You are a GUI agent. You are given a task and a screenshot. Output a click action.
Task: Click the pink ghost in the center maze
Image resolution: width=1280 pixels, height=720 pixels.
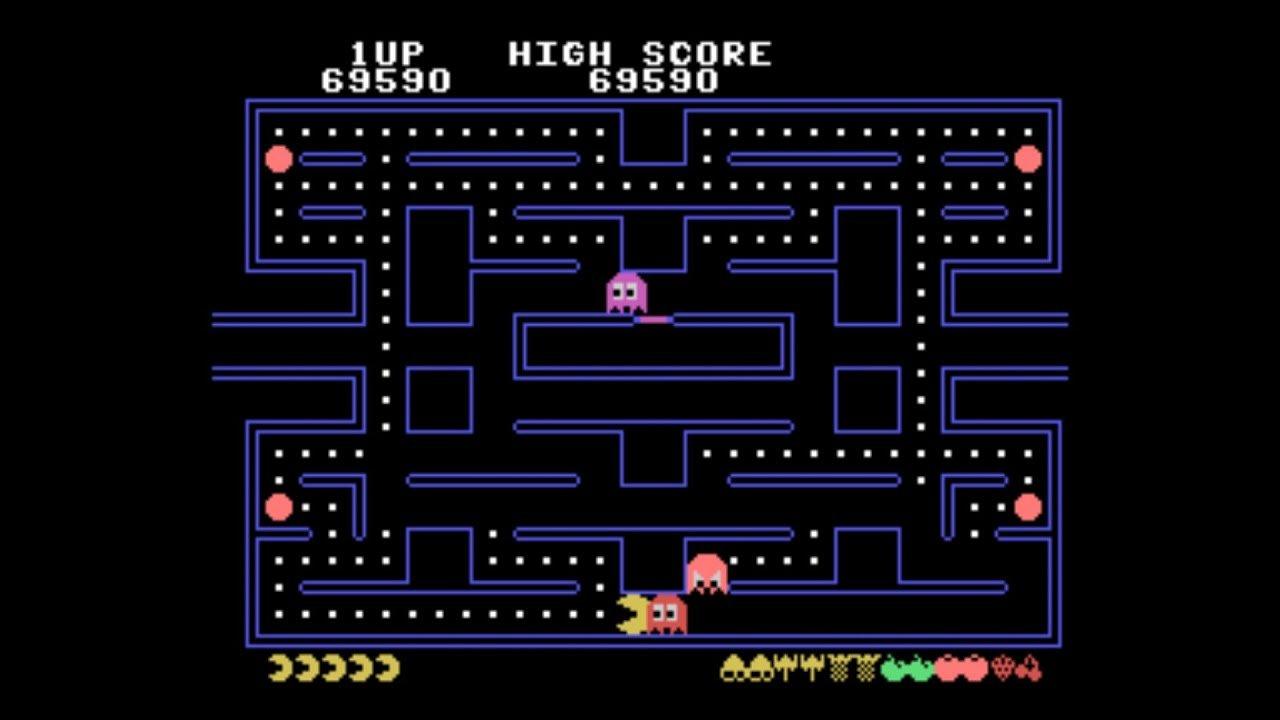coord(626,293)
